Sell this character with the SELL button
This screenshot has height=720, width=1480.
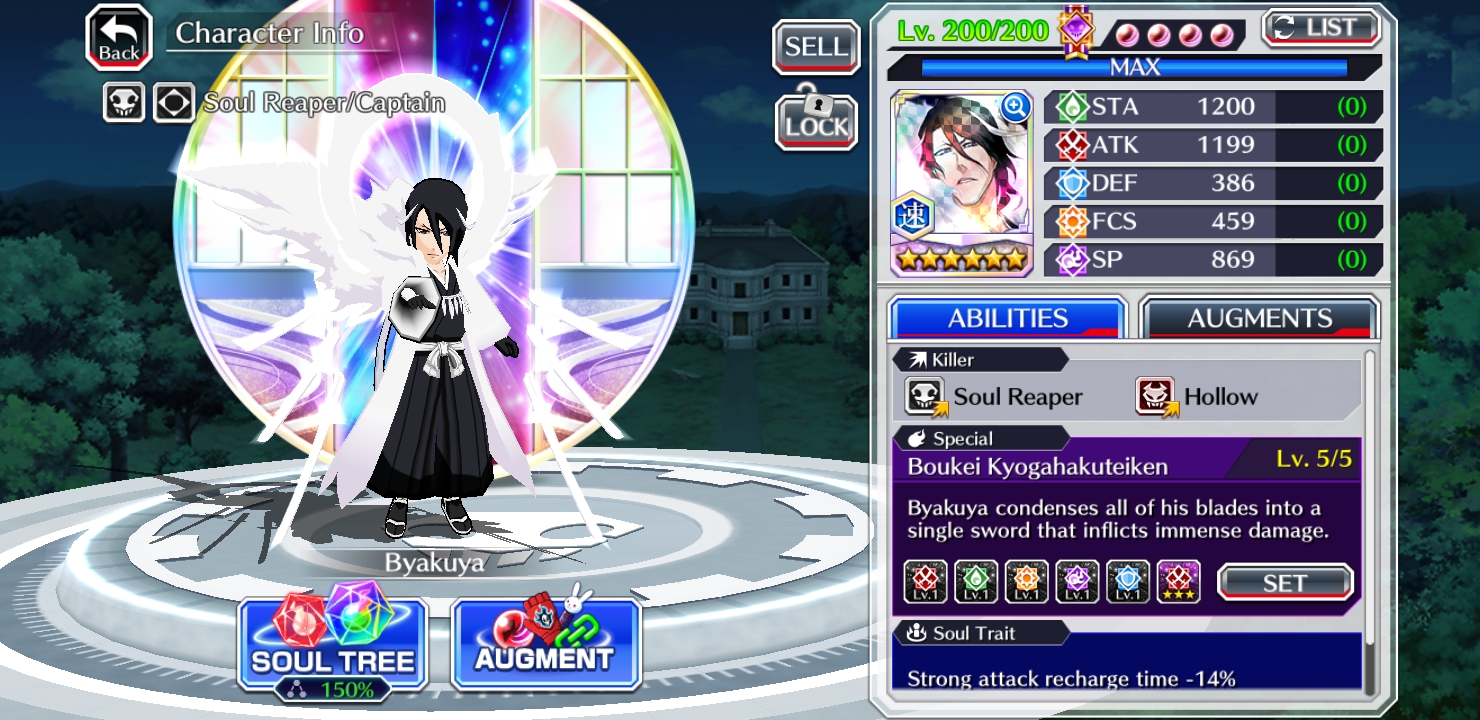click(816, 47)
